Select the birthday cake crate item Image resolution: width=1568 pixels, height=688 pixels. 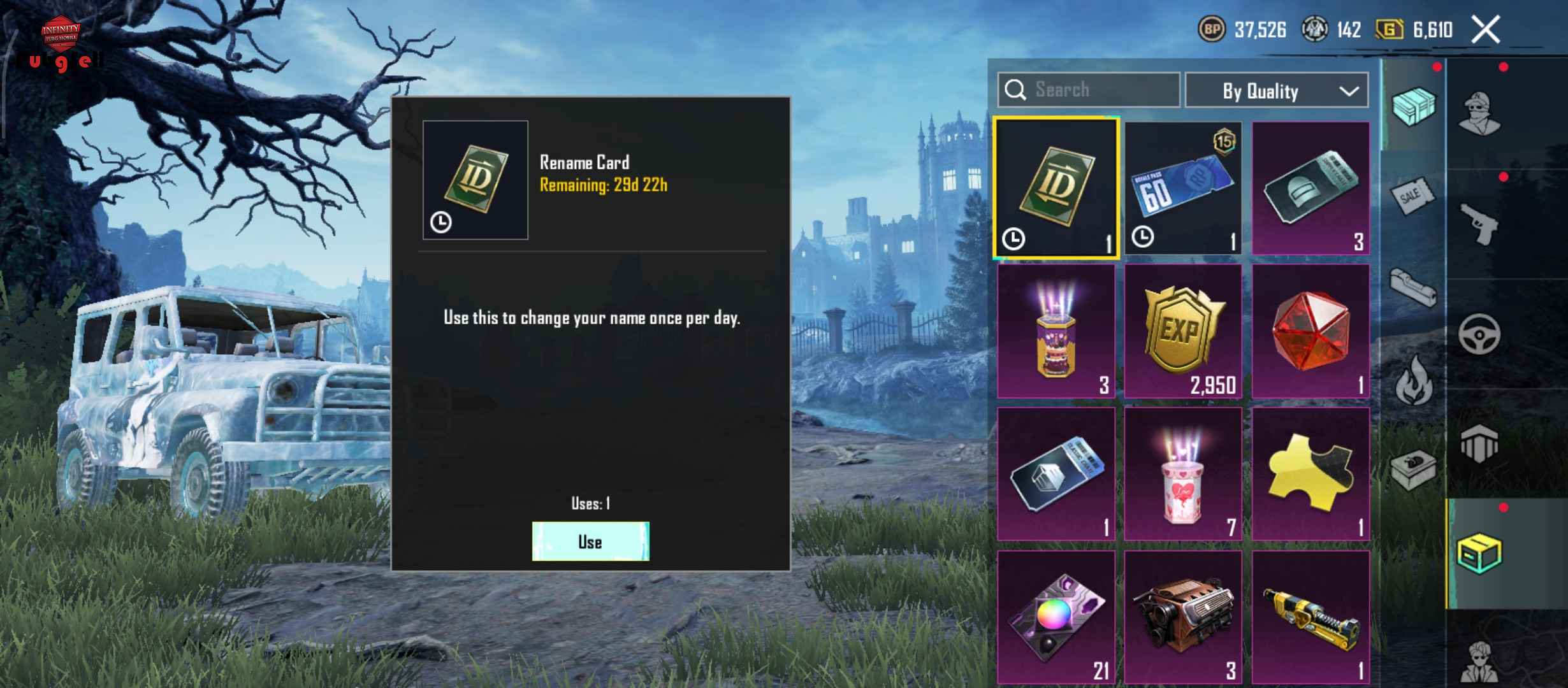click(x=1056, y=331)
